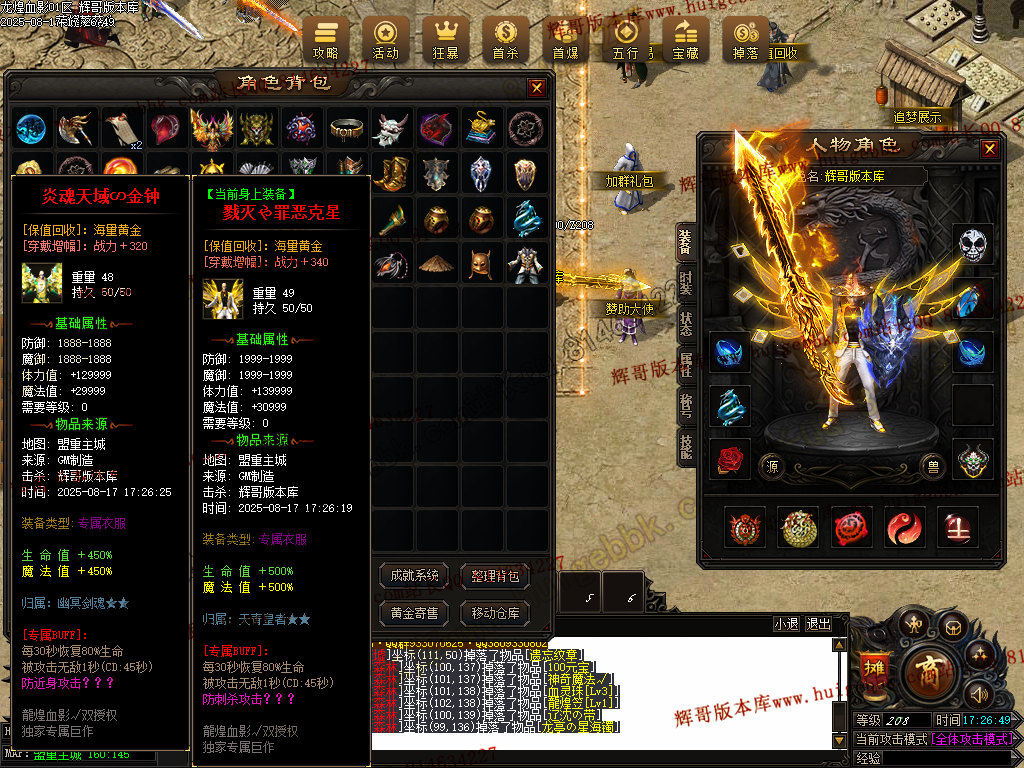Image resolution: width=1024 pixels, height=768 pixels.
Task: Open the 活动 events button
Action: tap(385, 41)
